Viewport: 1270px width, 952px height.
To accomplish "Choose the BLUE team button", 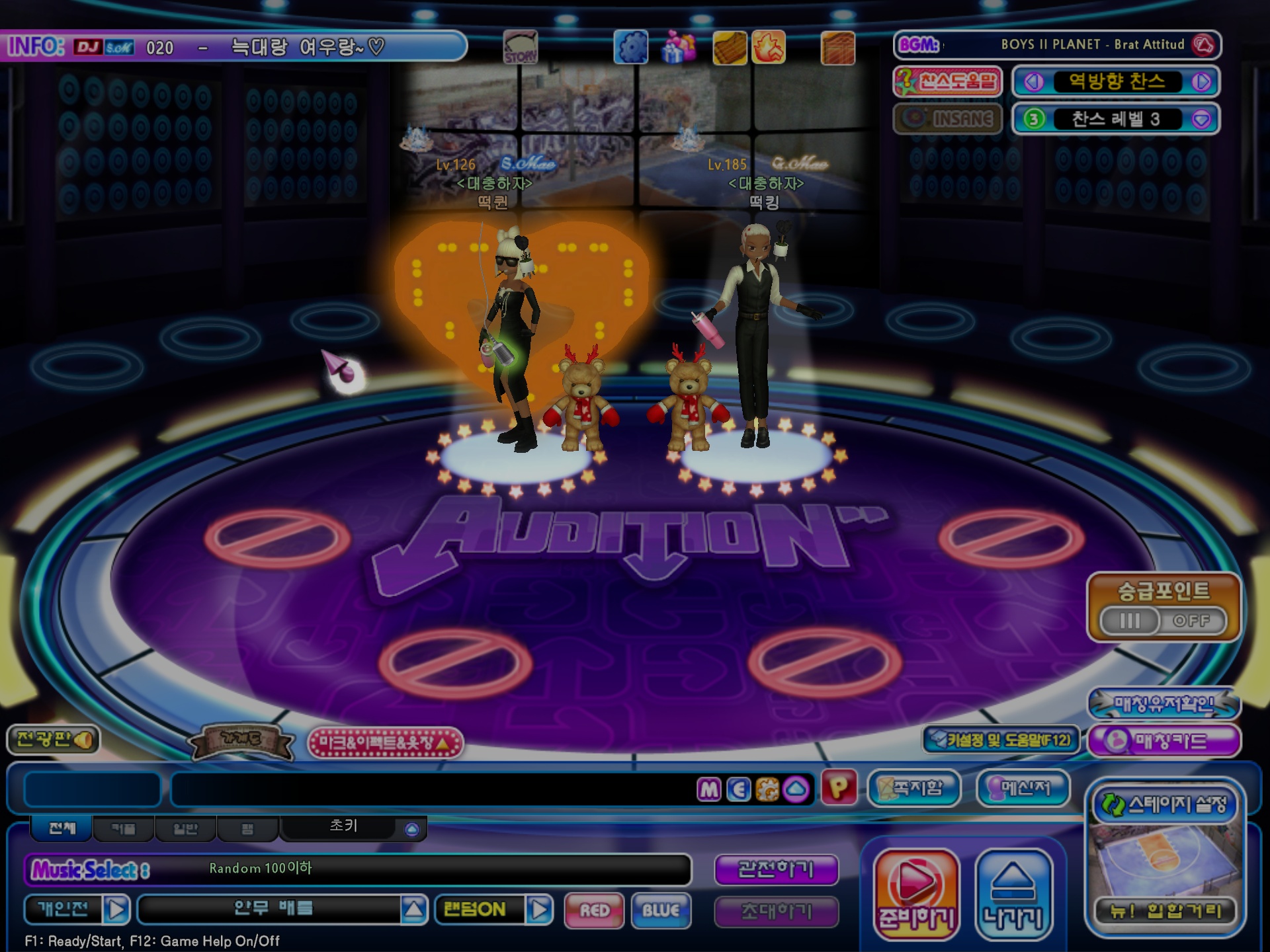I will 661,910.
